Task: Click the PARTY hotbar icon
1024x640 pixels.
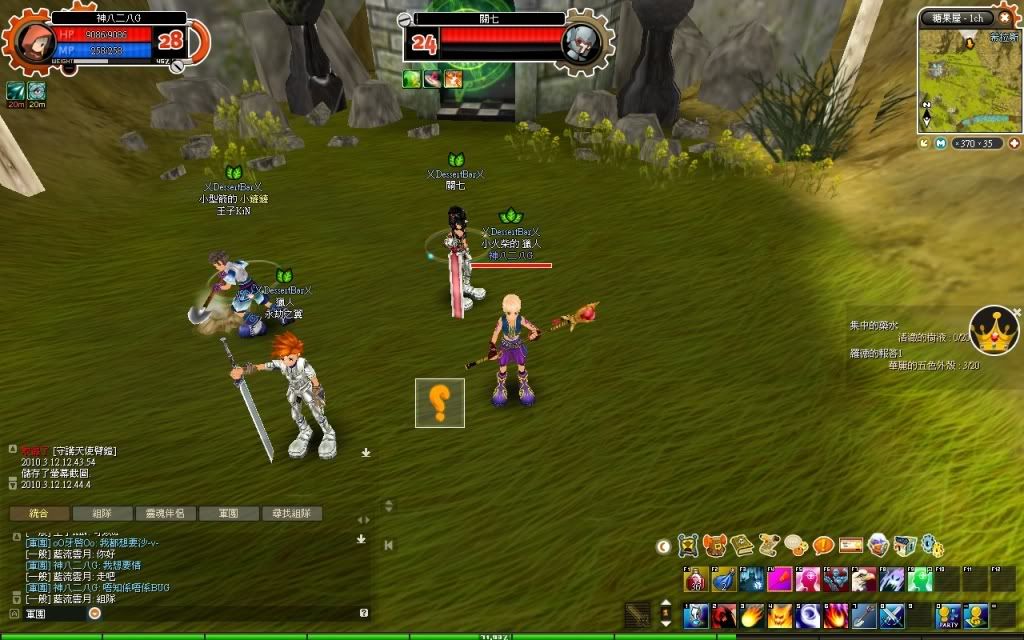Action: (x=947, y=614)
